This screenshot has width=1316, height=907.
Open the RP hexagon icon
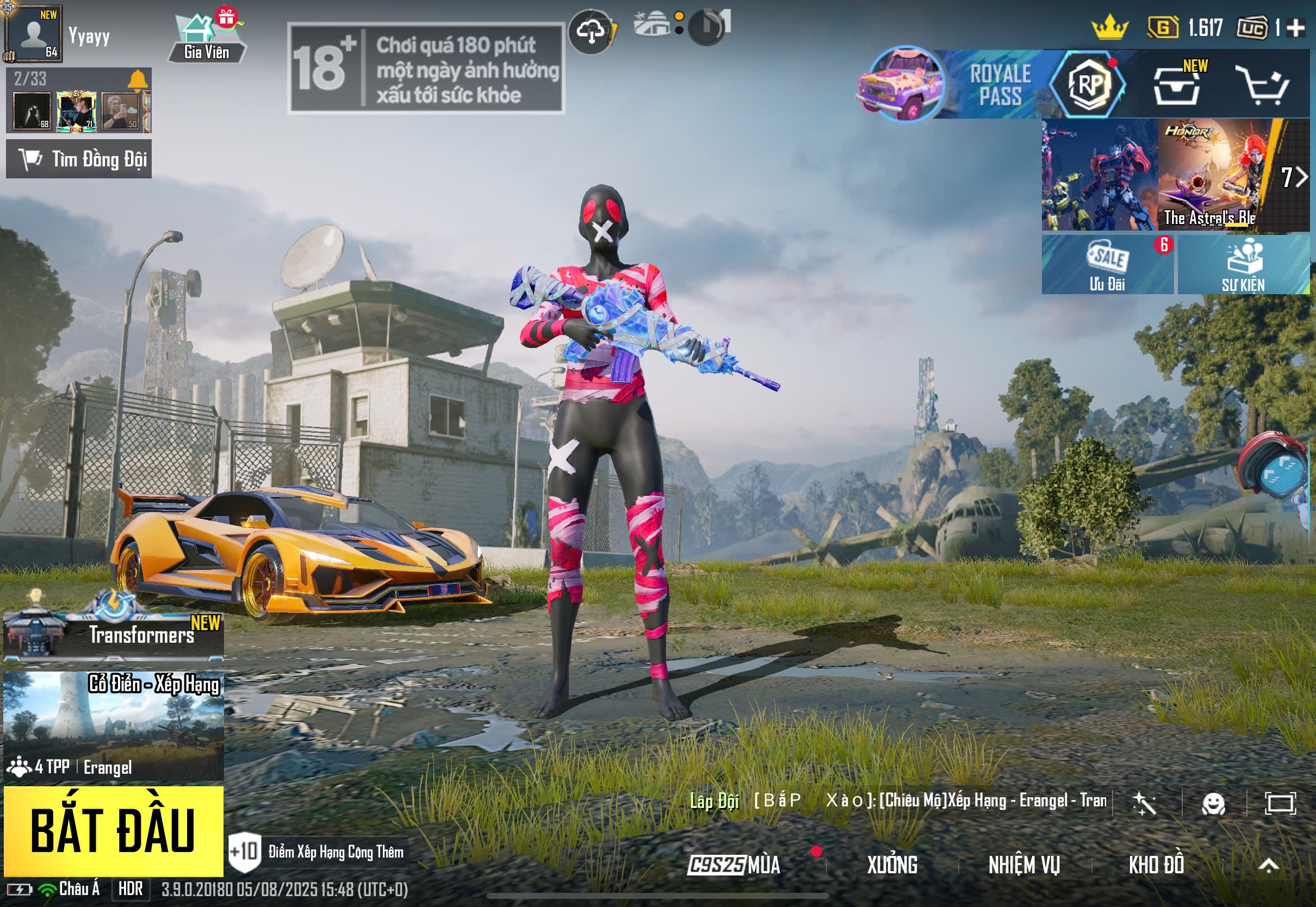point(1088,84)
